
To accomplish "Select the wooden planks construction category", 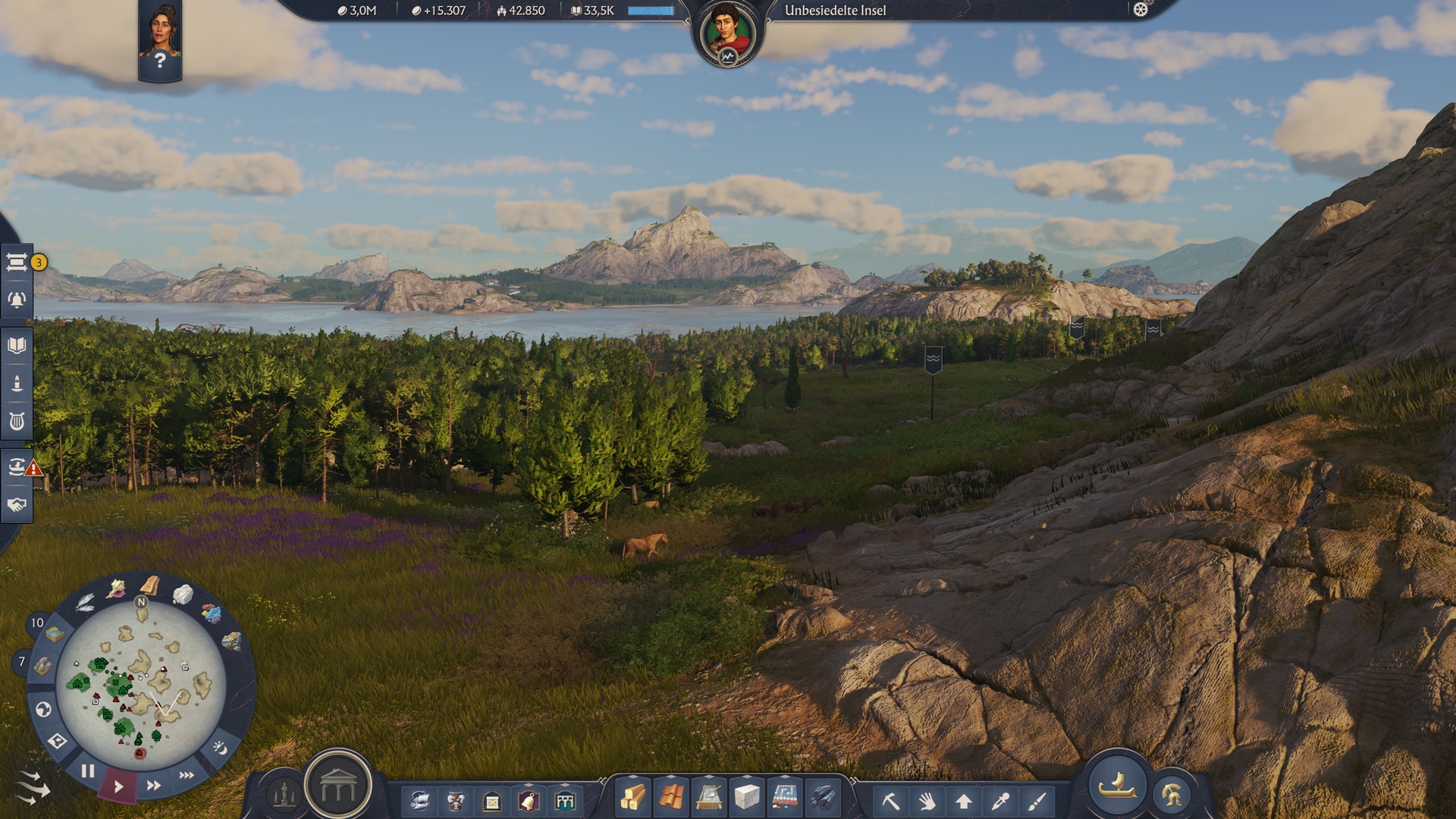I will (633, 797).
